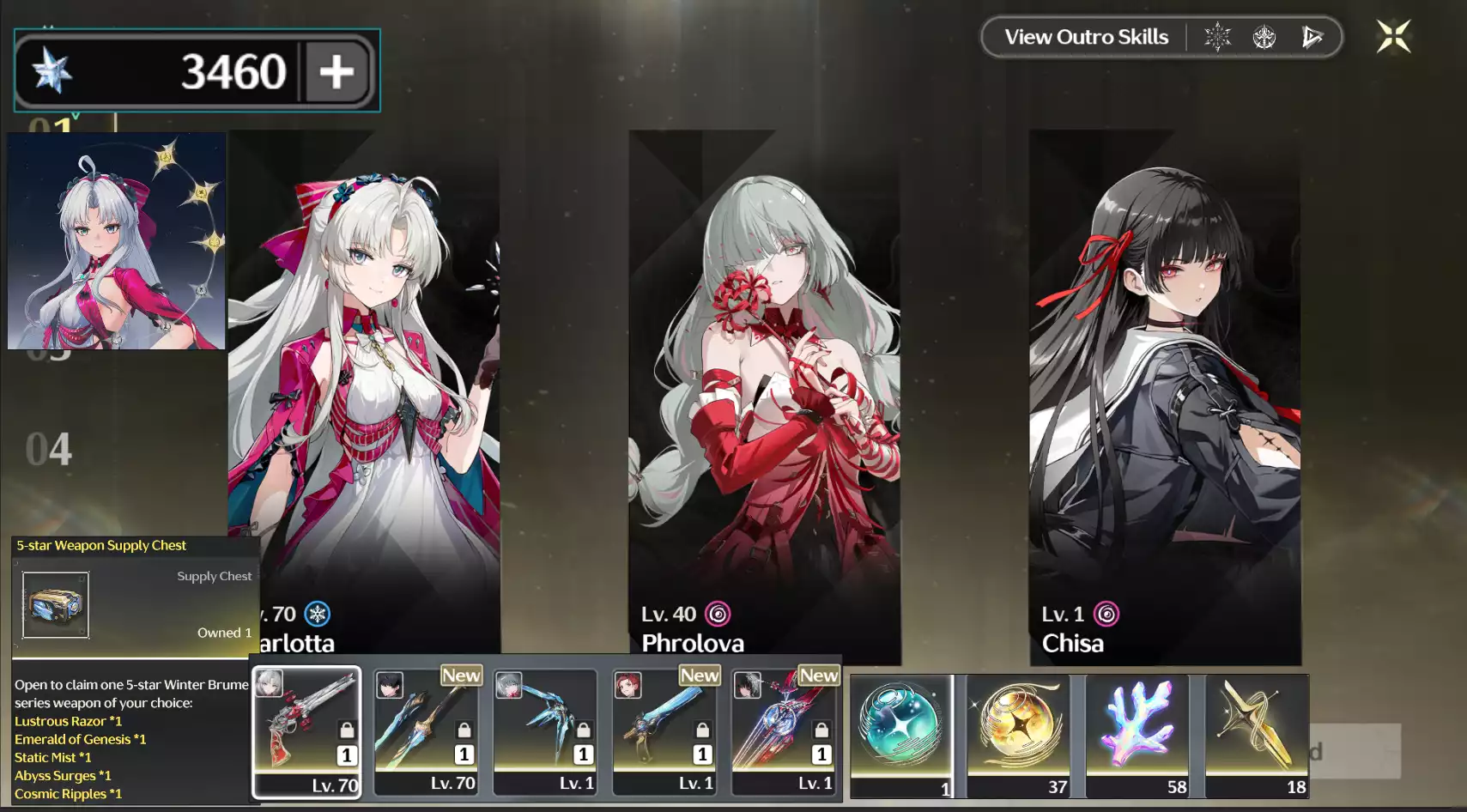Open Carlotta's portrait thumbnail
Viewport: 1467px width, 812px height.
[117, 241]
